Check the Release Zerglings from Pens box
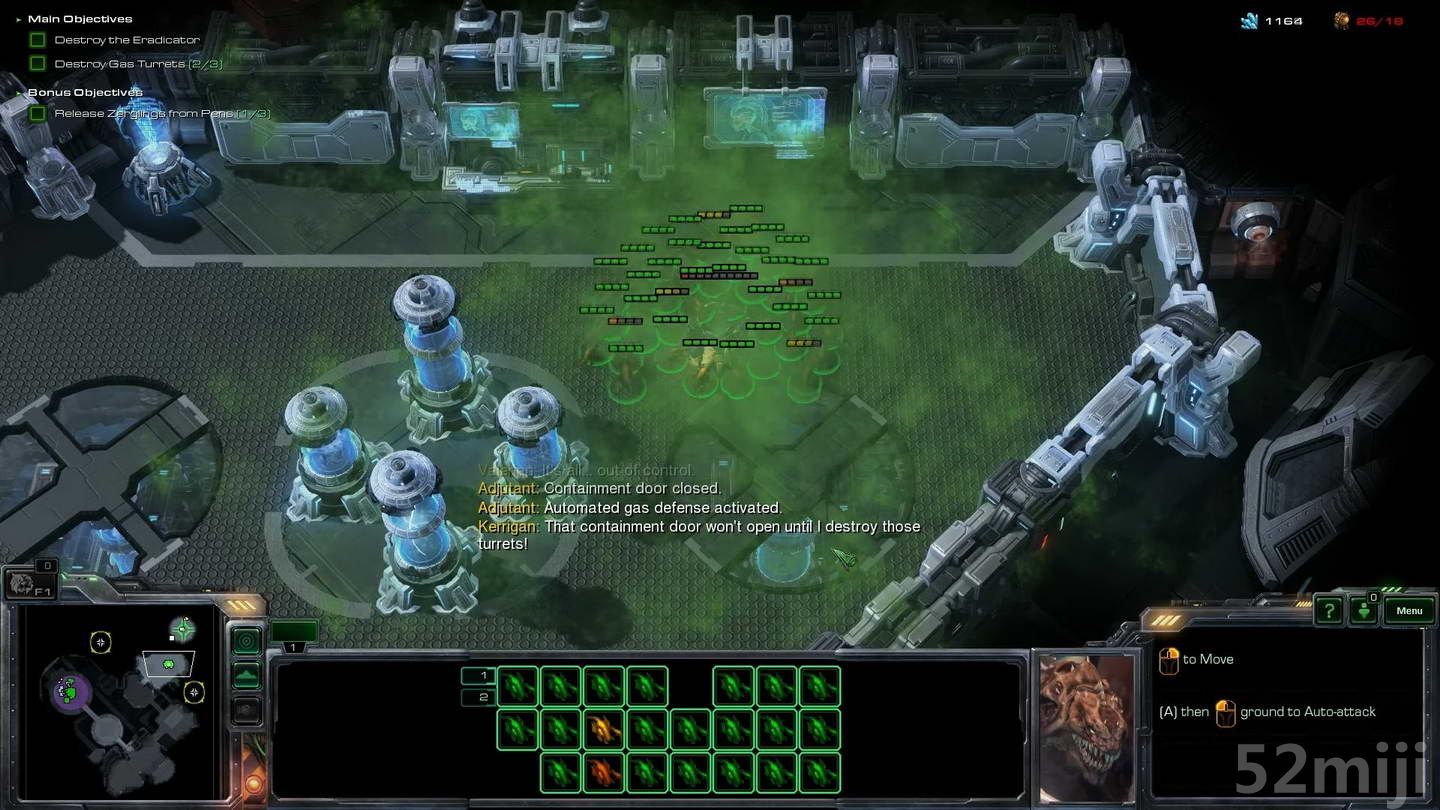This screenshot has width=1440, height=810. click(40, 113)
